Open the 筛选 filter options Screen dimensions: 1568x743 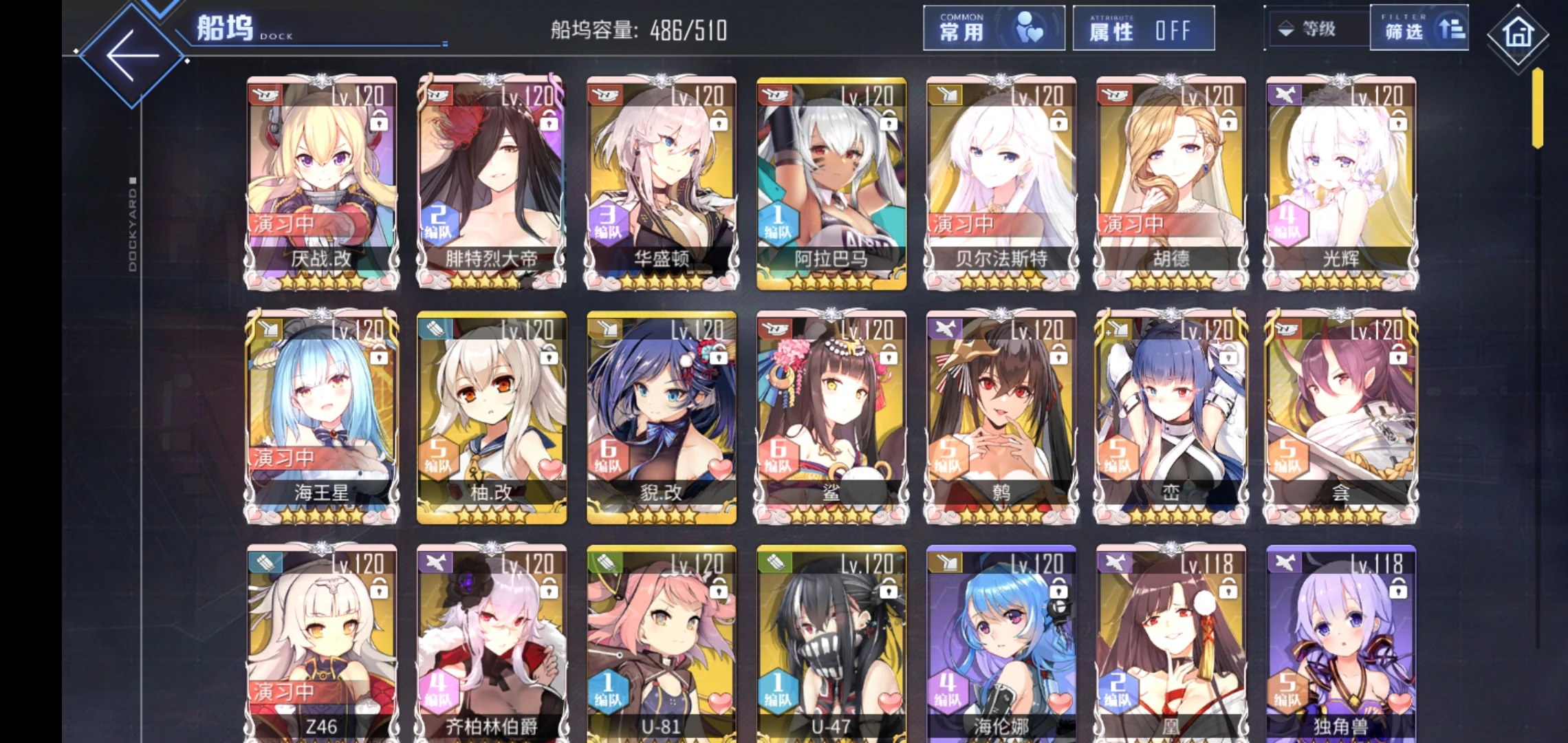click(1418, 29)
